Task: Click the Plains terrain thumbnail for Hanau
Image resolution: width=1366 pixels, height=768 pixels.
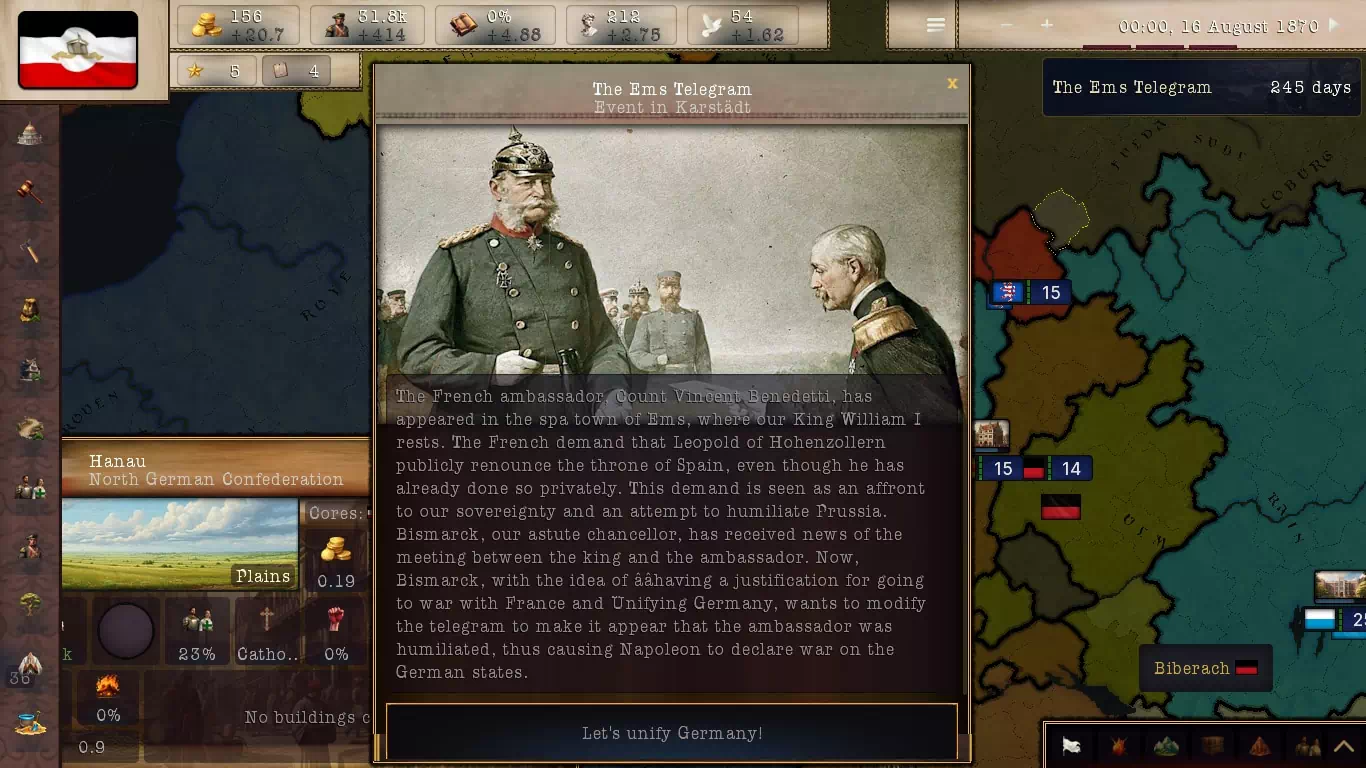Action: coord(180,544)
